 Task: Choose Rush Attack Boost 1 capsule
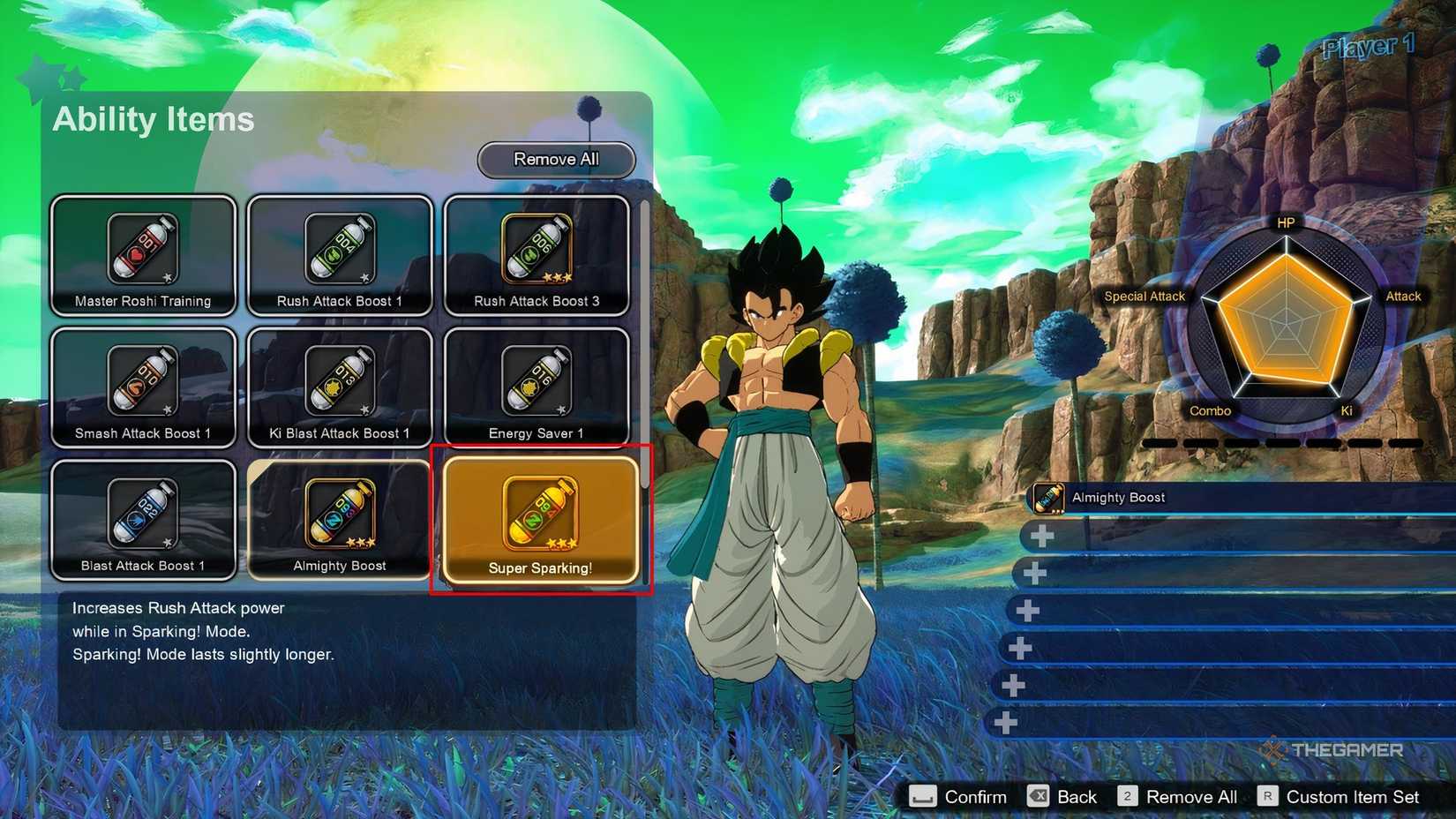(340, 256)
